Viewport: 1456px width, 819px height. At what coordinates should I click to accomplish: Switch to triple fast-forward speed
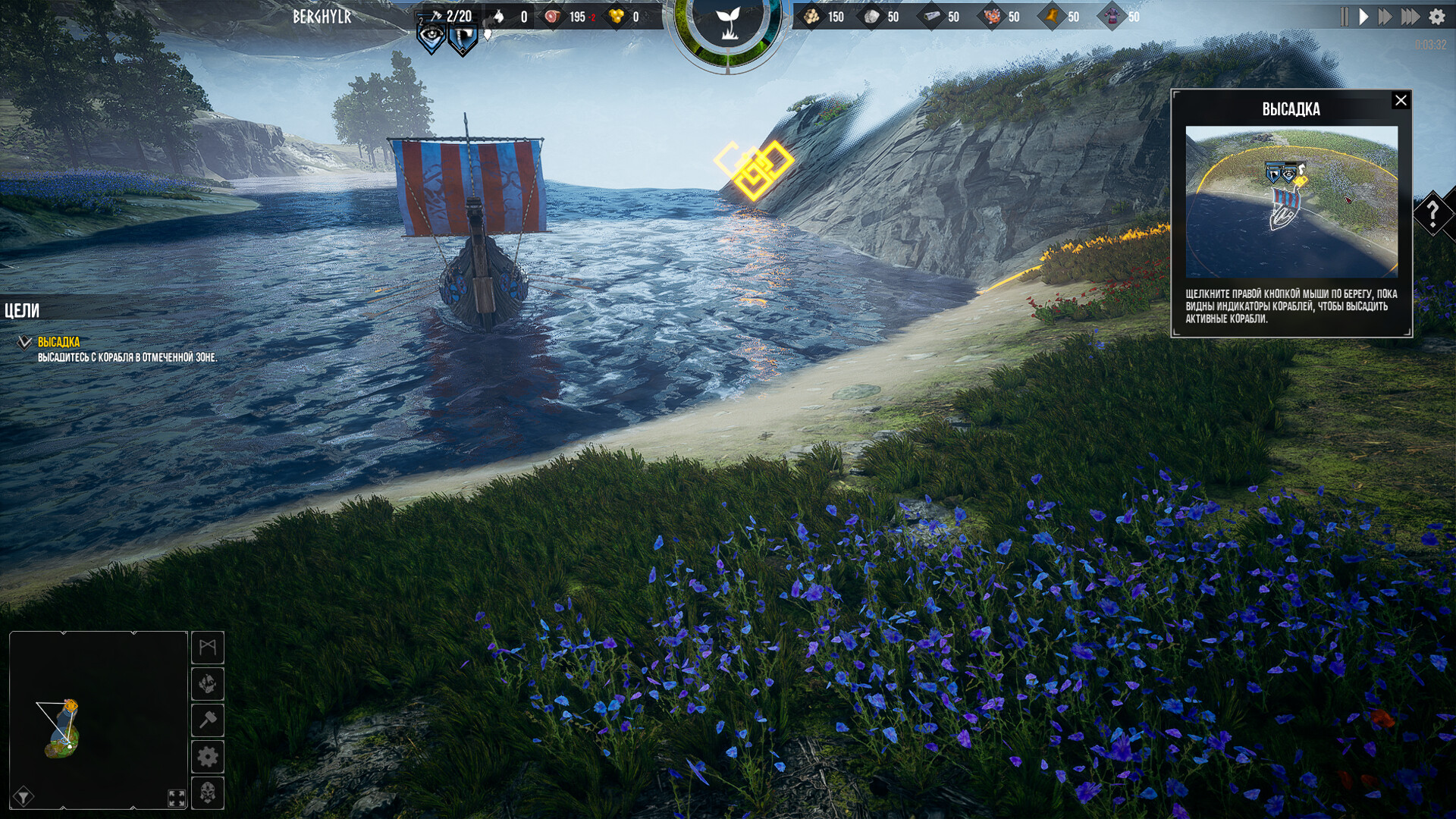click(x=1410, y=17)
